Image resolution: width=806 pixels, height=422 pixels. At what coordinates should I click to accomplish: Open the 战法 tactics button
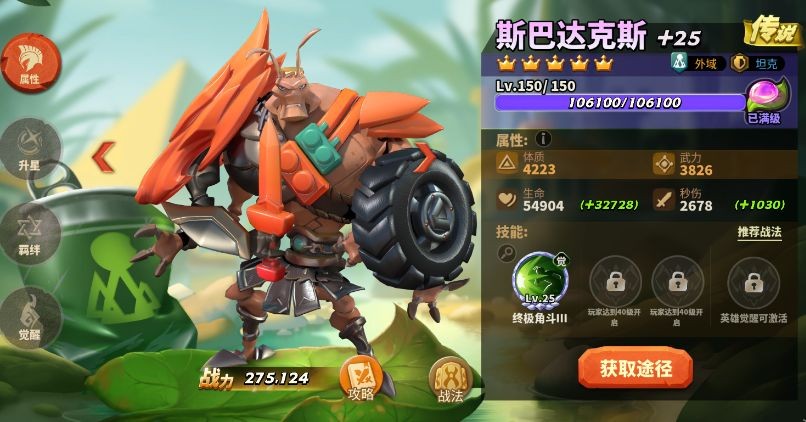coord(450,380)
